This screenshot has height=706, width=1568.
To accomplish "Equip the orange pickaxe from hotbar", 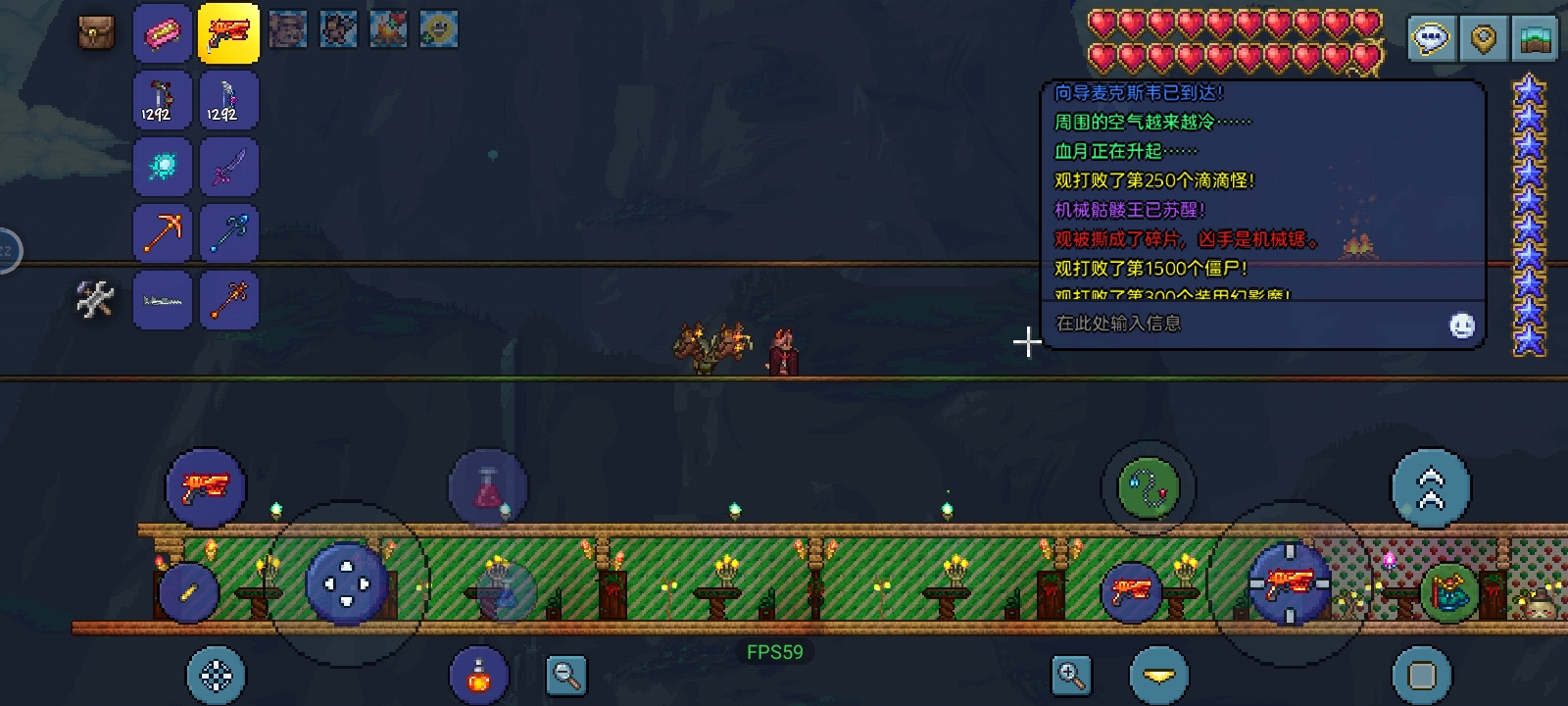I will 163,232.
